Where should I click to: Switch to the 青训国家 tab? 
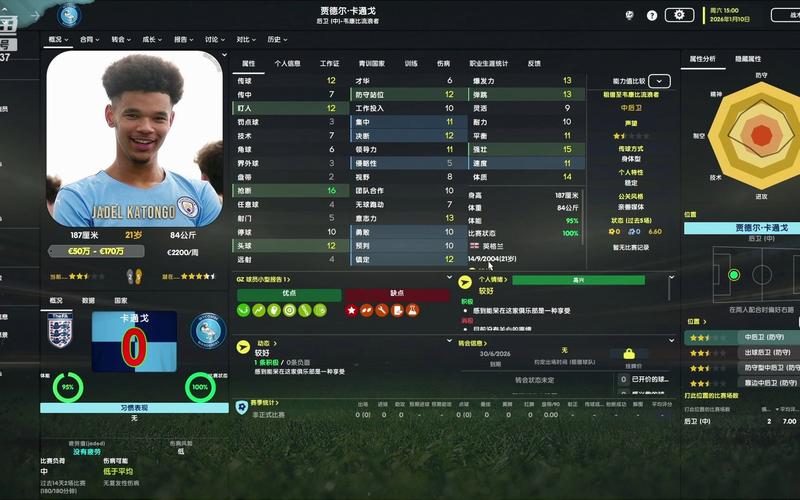click(371, 63)
